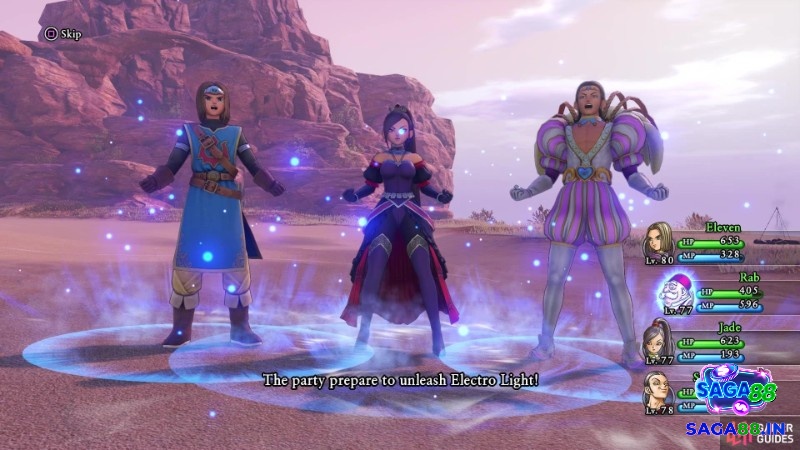Choose Jade's party portrait

(658, 340)
